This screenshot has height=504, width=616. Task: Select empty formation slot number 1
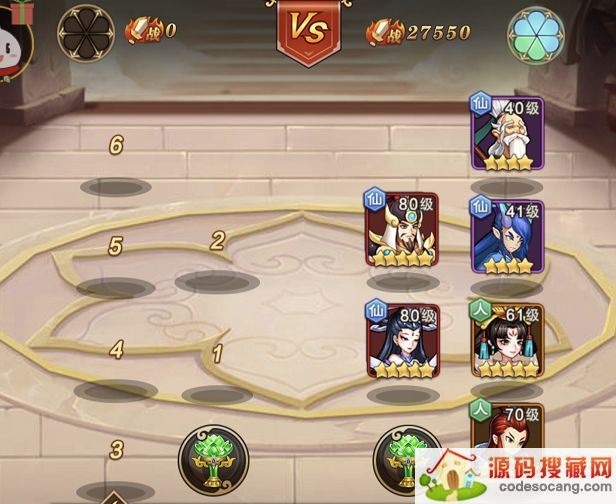point(216,394)
